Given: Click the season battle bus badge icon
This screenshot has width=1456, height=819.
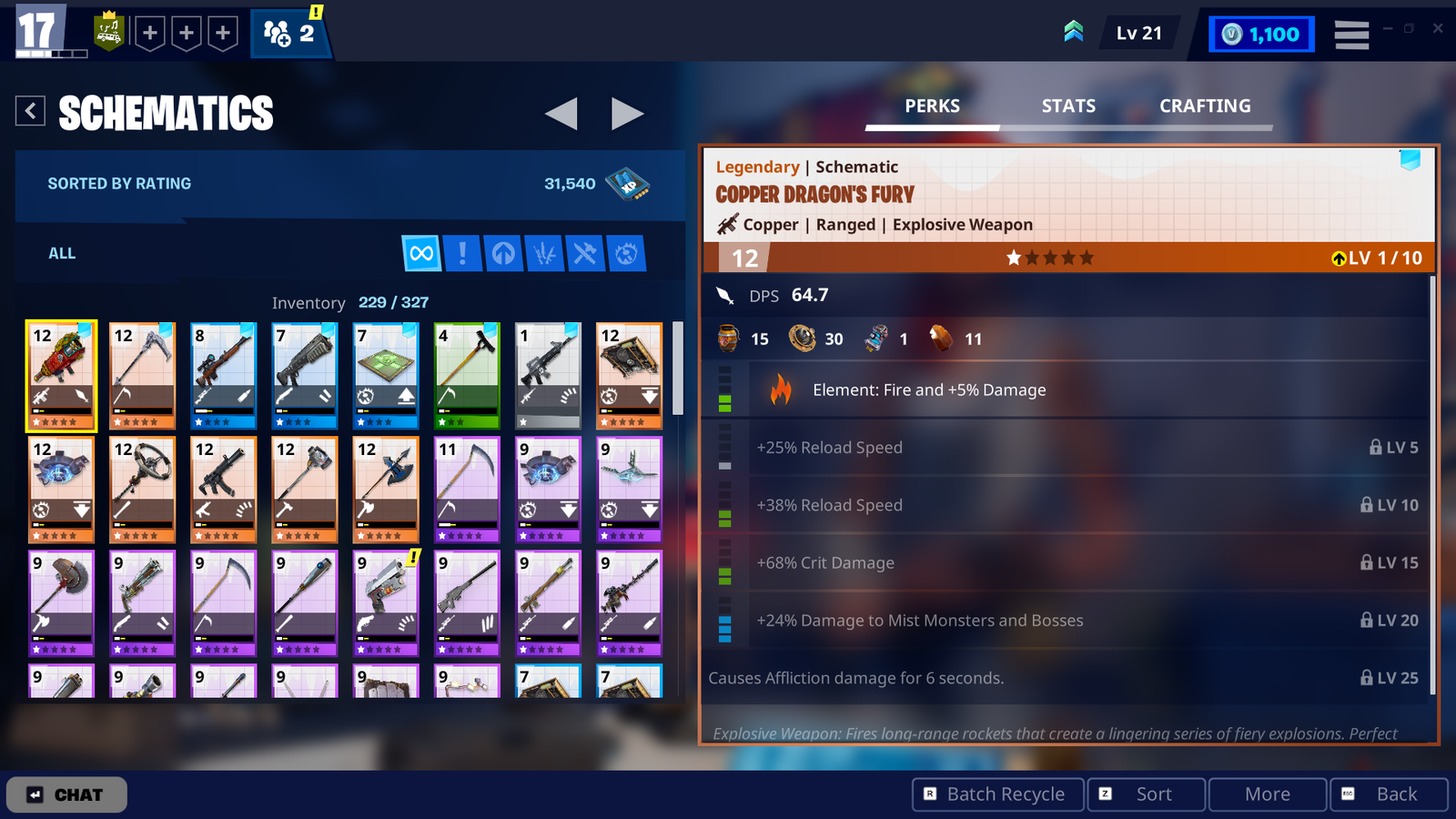Looking at the screenshot, I should (x=108, y=33).
